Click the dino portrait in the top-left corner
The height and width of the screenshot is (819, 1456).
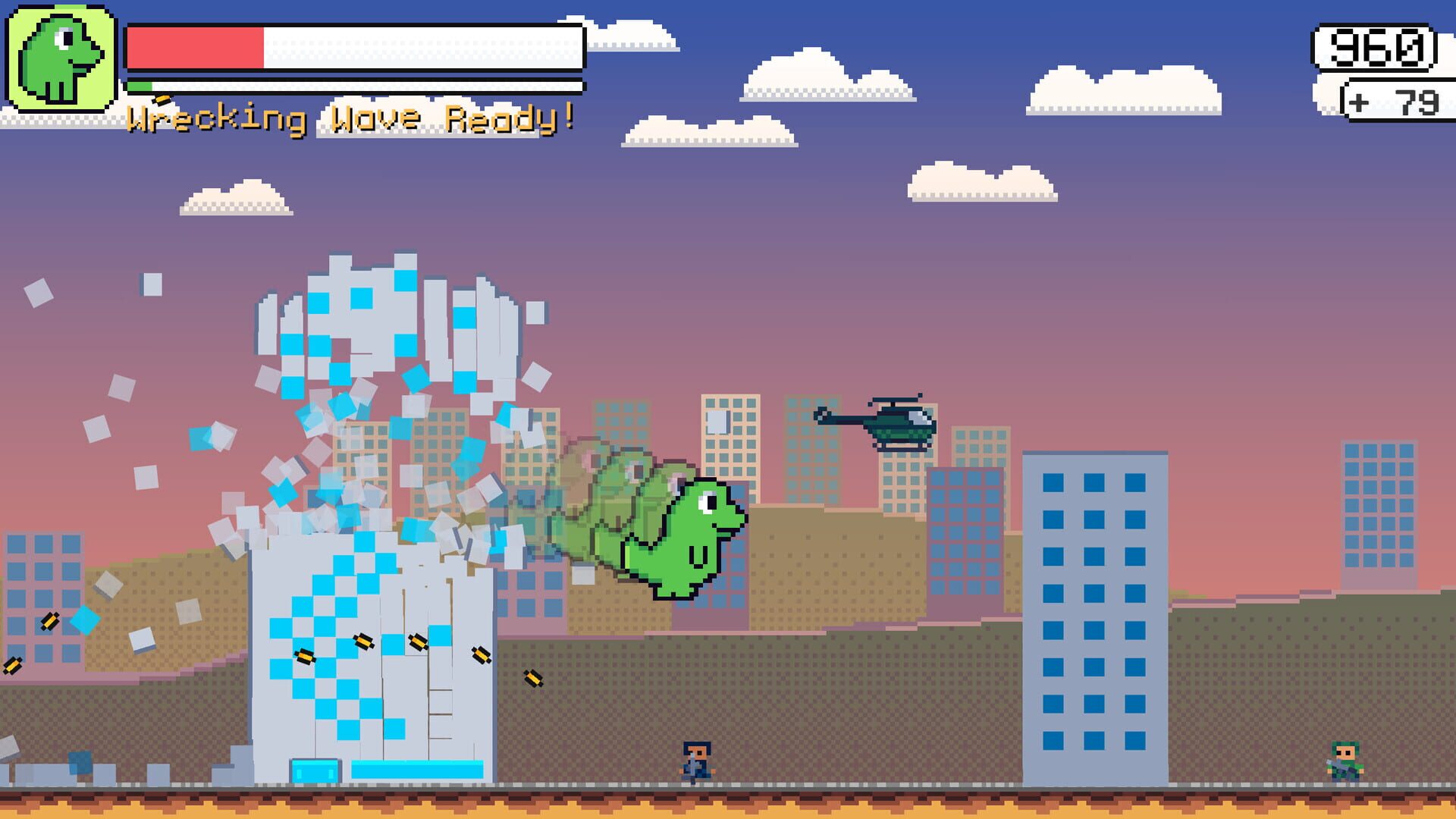(x=61, y=57)
